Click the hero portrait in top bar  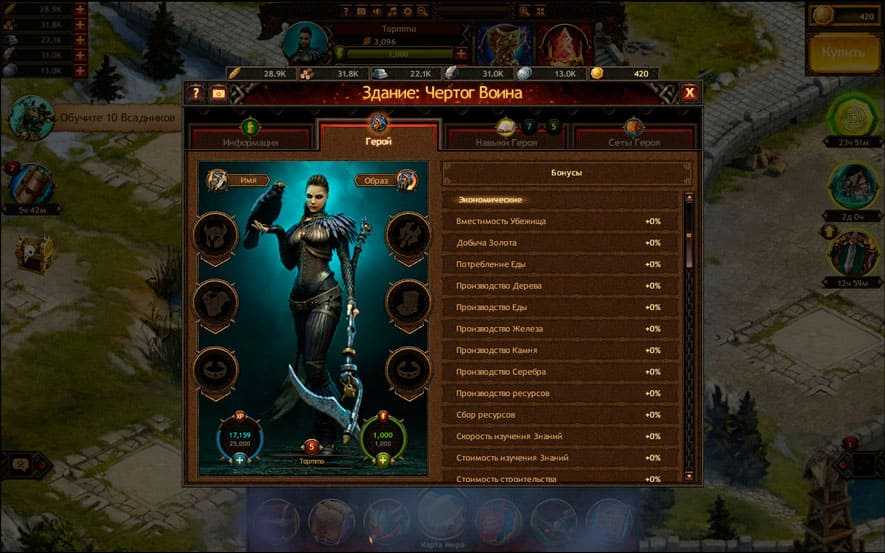305,43
